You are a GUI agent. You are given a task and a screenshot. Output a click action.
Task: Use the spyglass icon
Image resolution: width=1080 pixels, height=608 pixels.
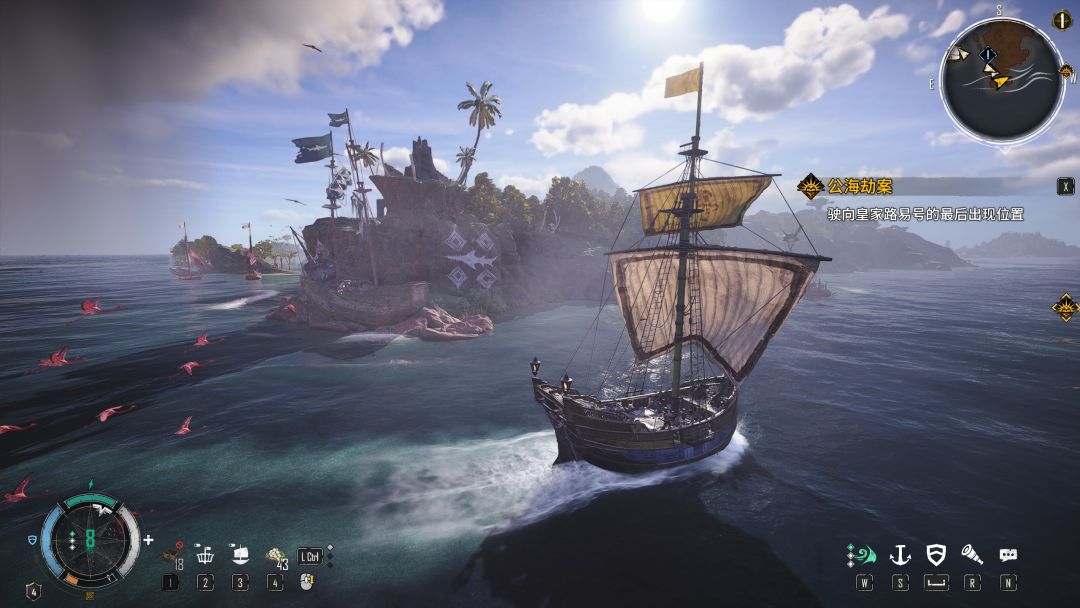[972, 555]
